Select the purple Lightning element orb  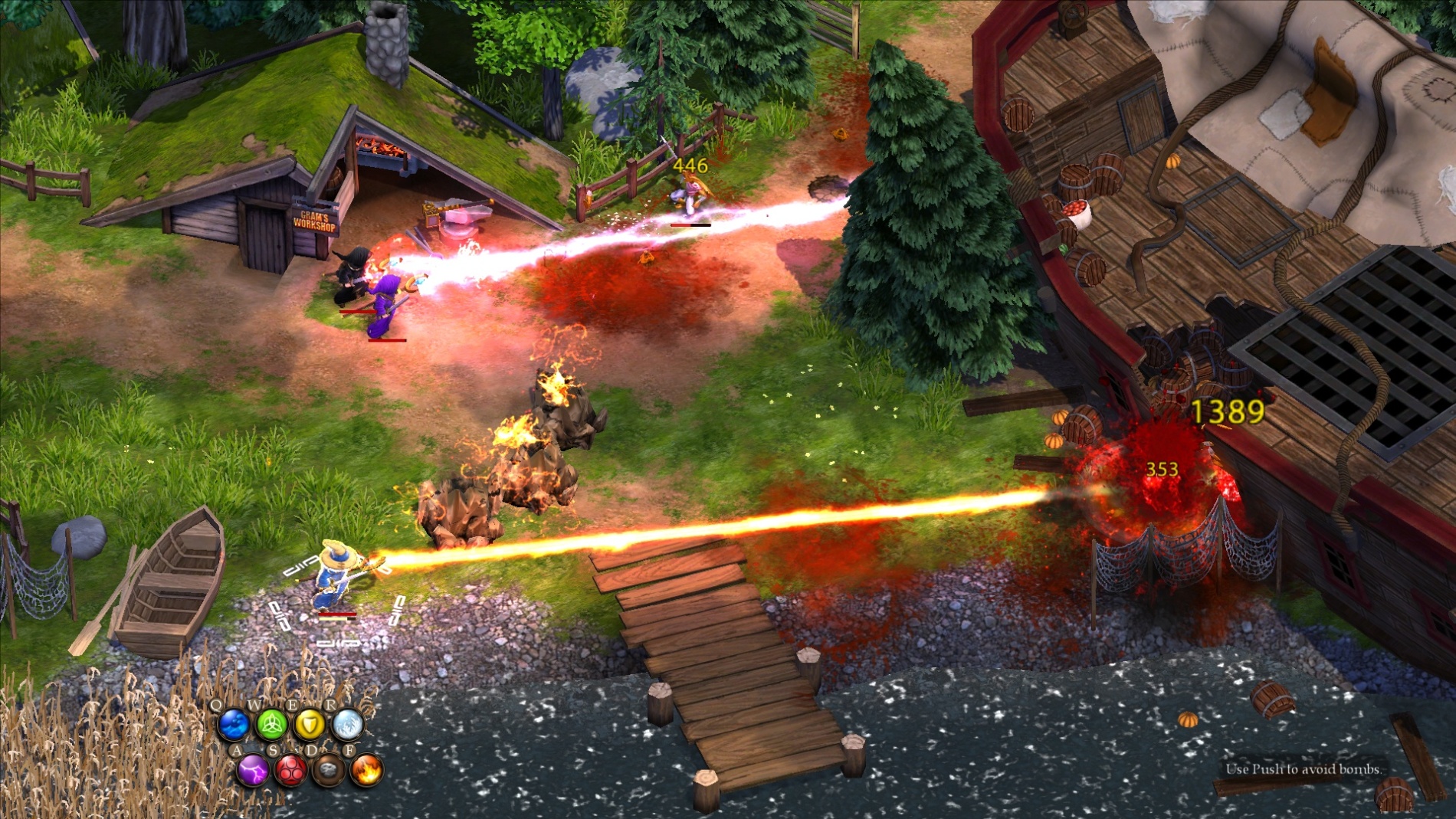tap(252, 771)
